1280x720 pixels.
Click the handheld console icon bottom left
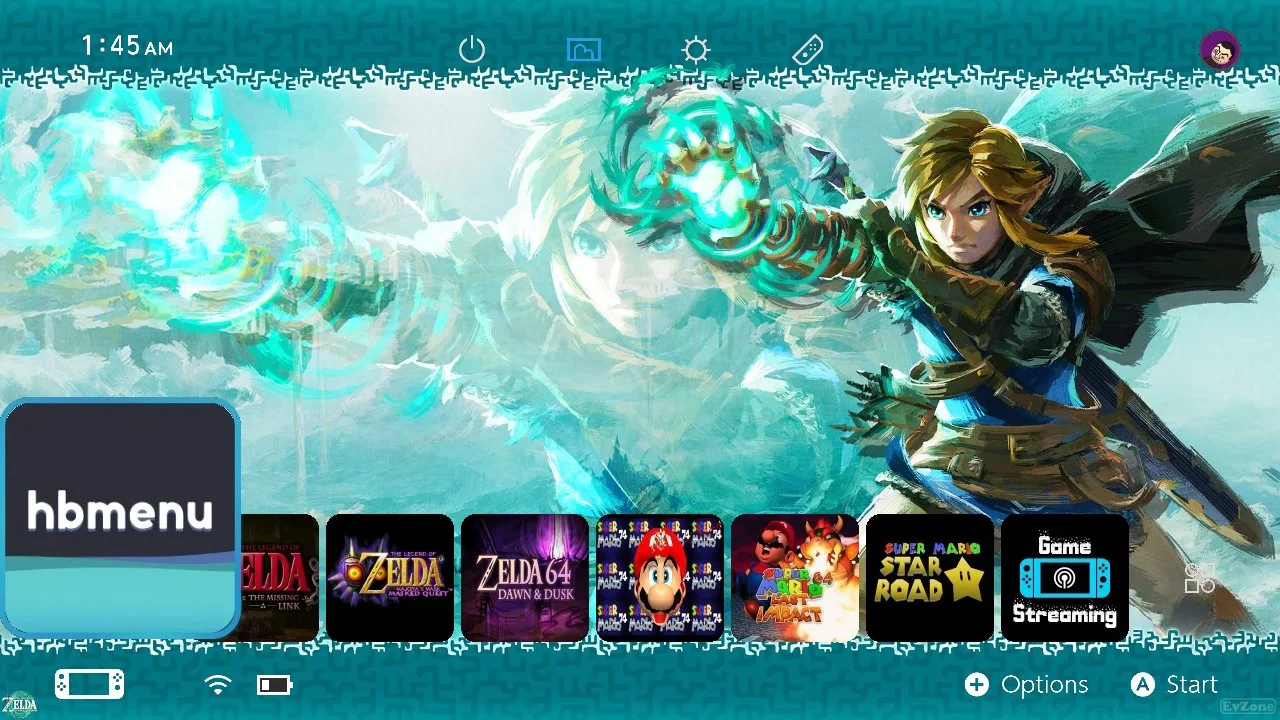88,684
